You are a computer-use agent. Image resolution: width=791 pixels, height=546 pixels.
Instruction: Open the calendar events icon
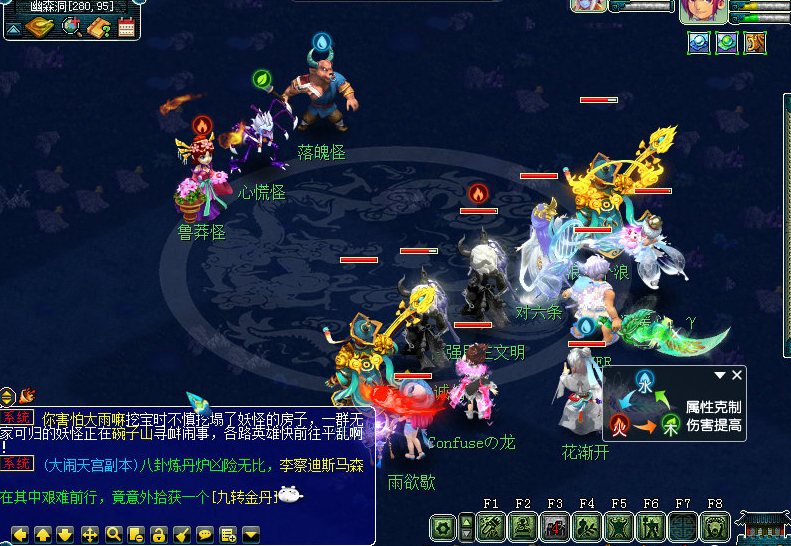coord(127,27)
